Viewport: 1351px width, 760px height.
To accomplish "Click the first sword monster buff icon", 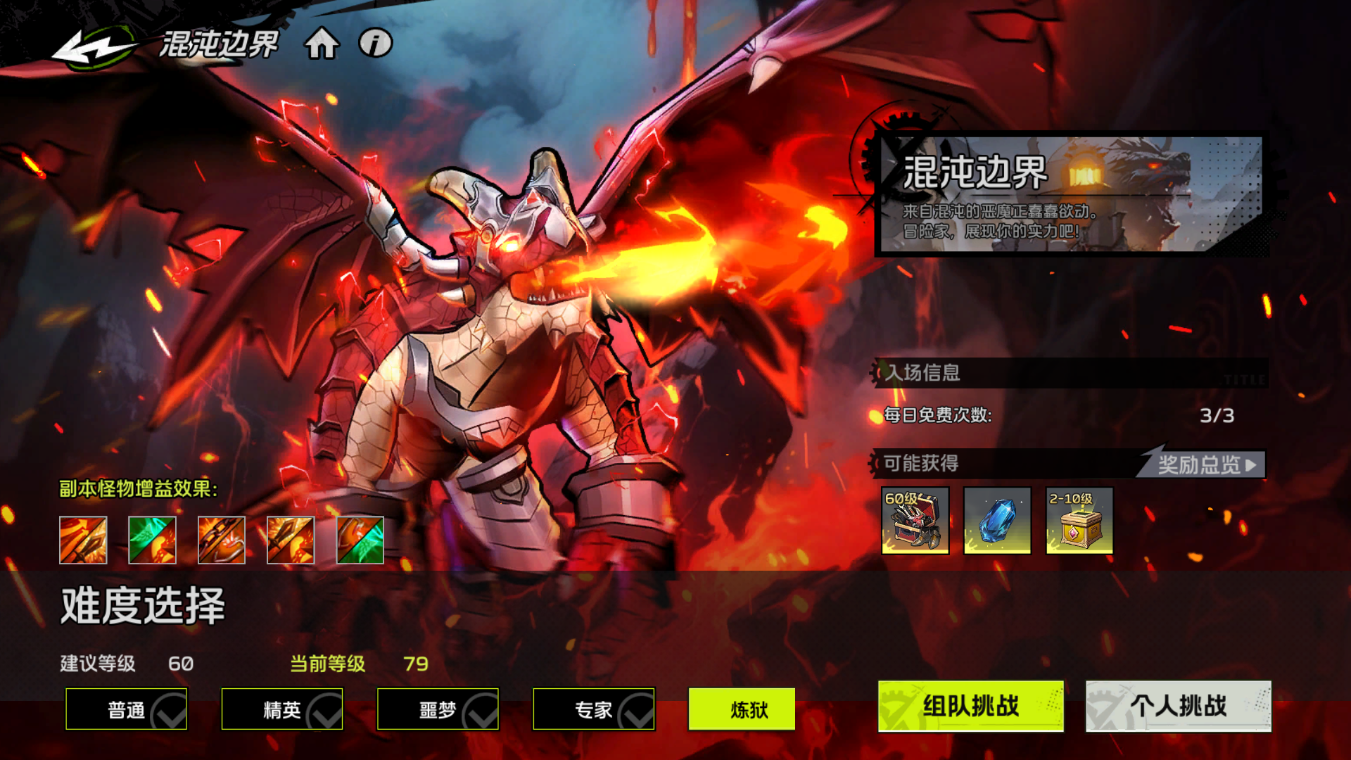I will (x=82, y=540).
